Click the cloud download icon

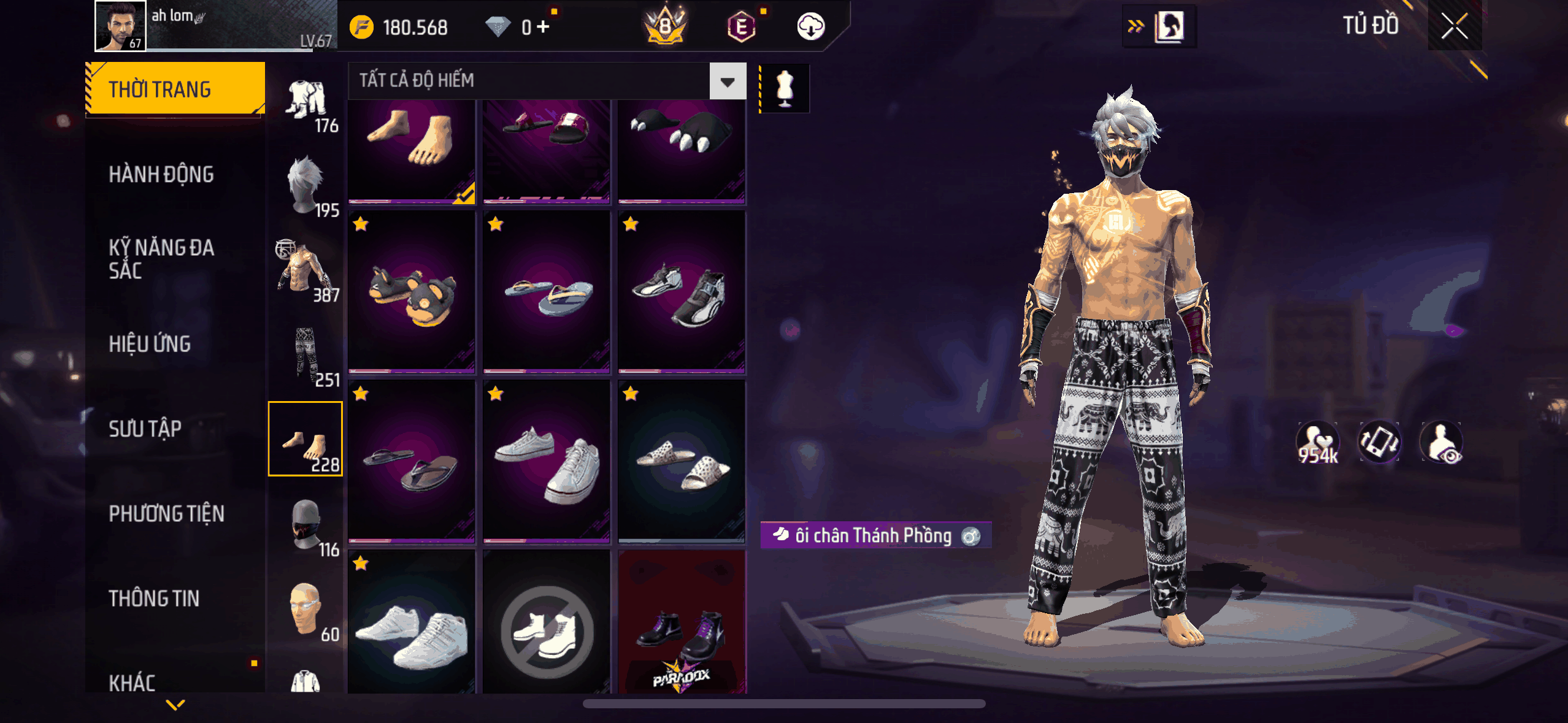click(x=810, y=27)
